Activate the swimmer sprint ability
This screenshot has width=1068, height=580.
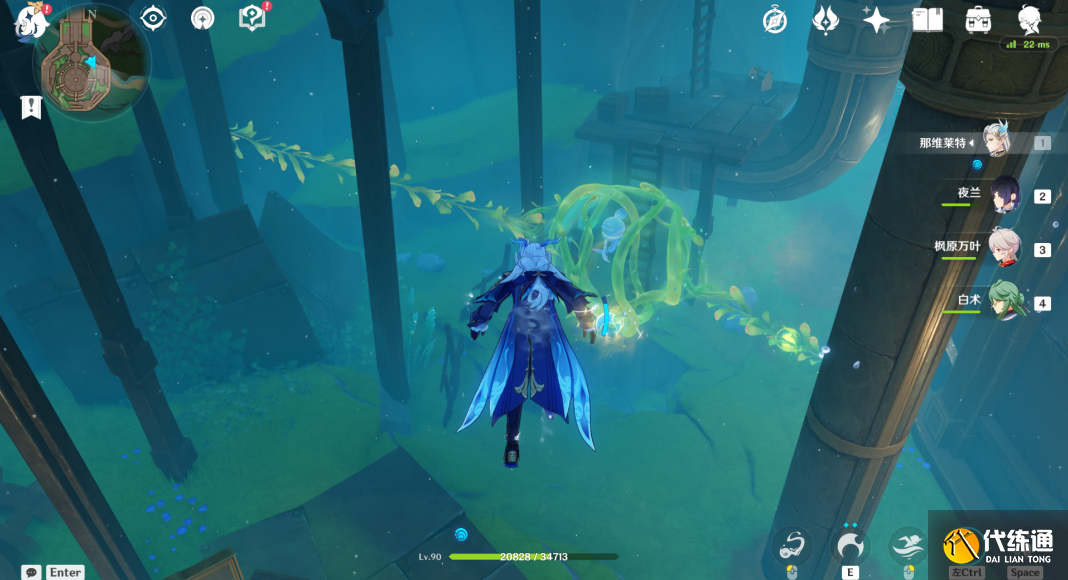(908, 545)
